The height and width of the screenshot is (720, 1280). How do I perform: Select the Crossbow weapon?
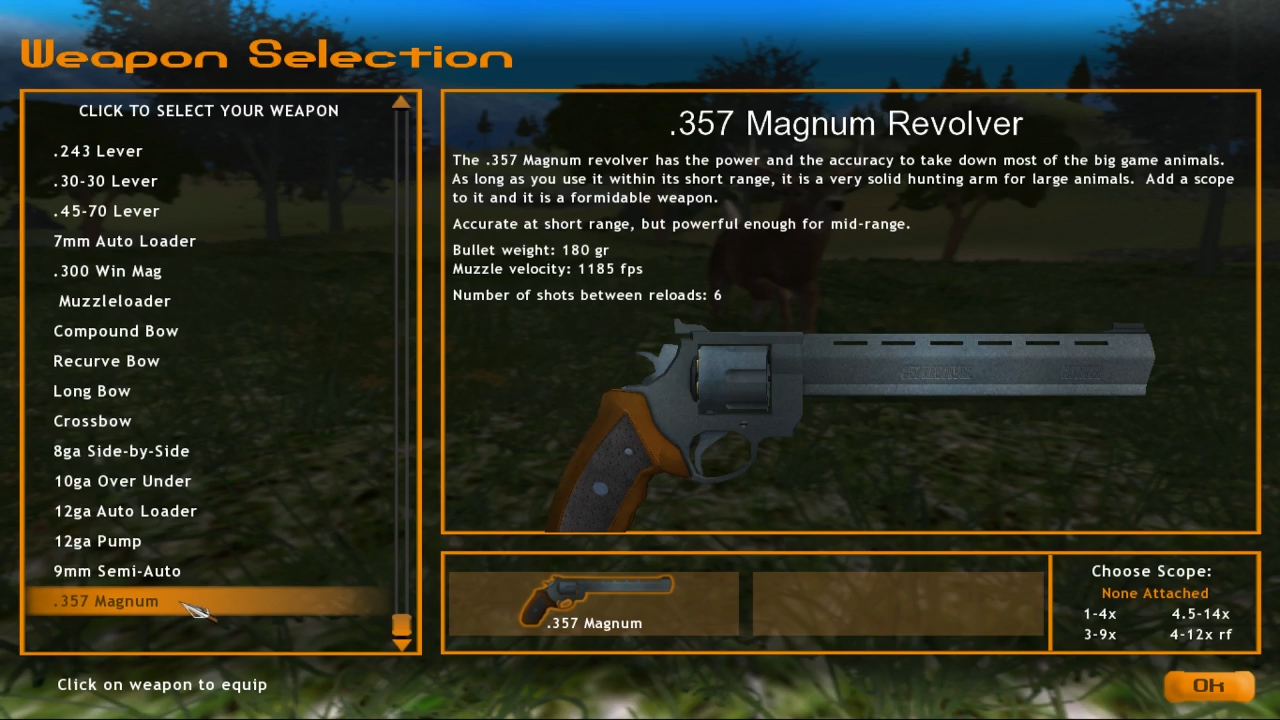[x=92, y=420]
